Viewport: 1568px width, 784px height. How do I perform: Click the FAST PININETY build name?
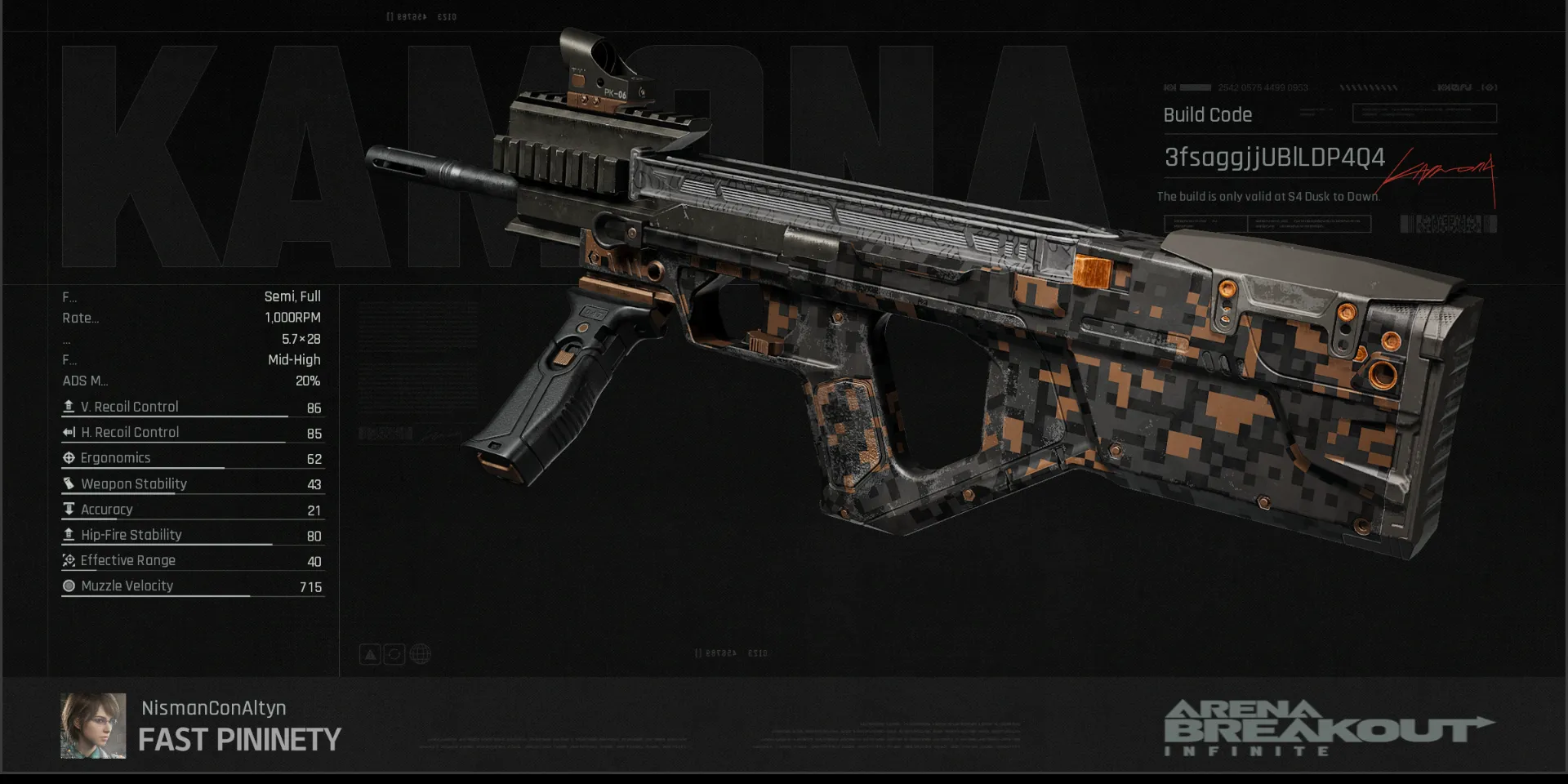click(x=239, y=740)
